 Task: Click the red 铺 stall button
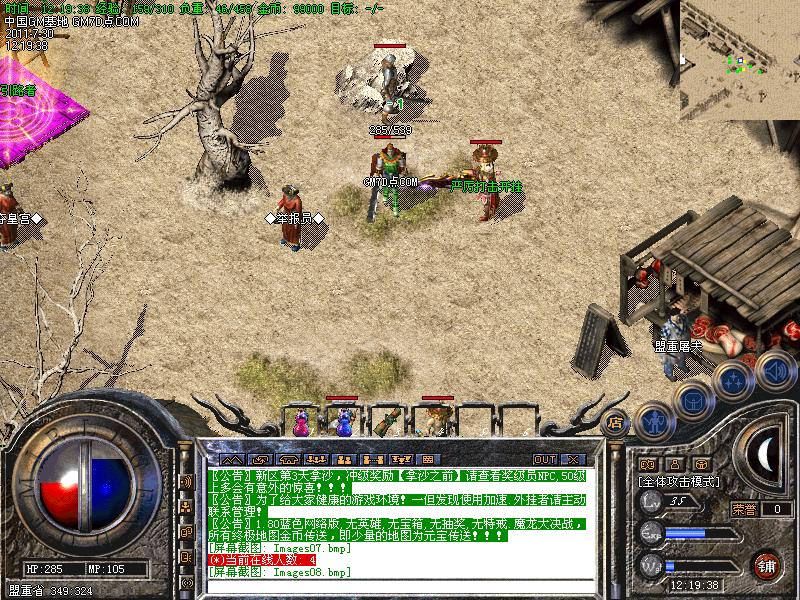(767, 565)
